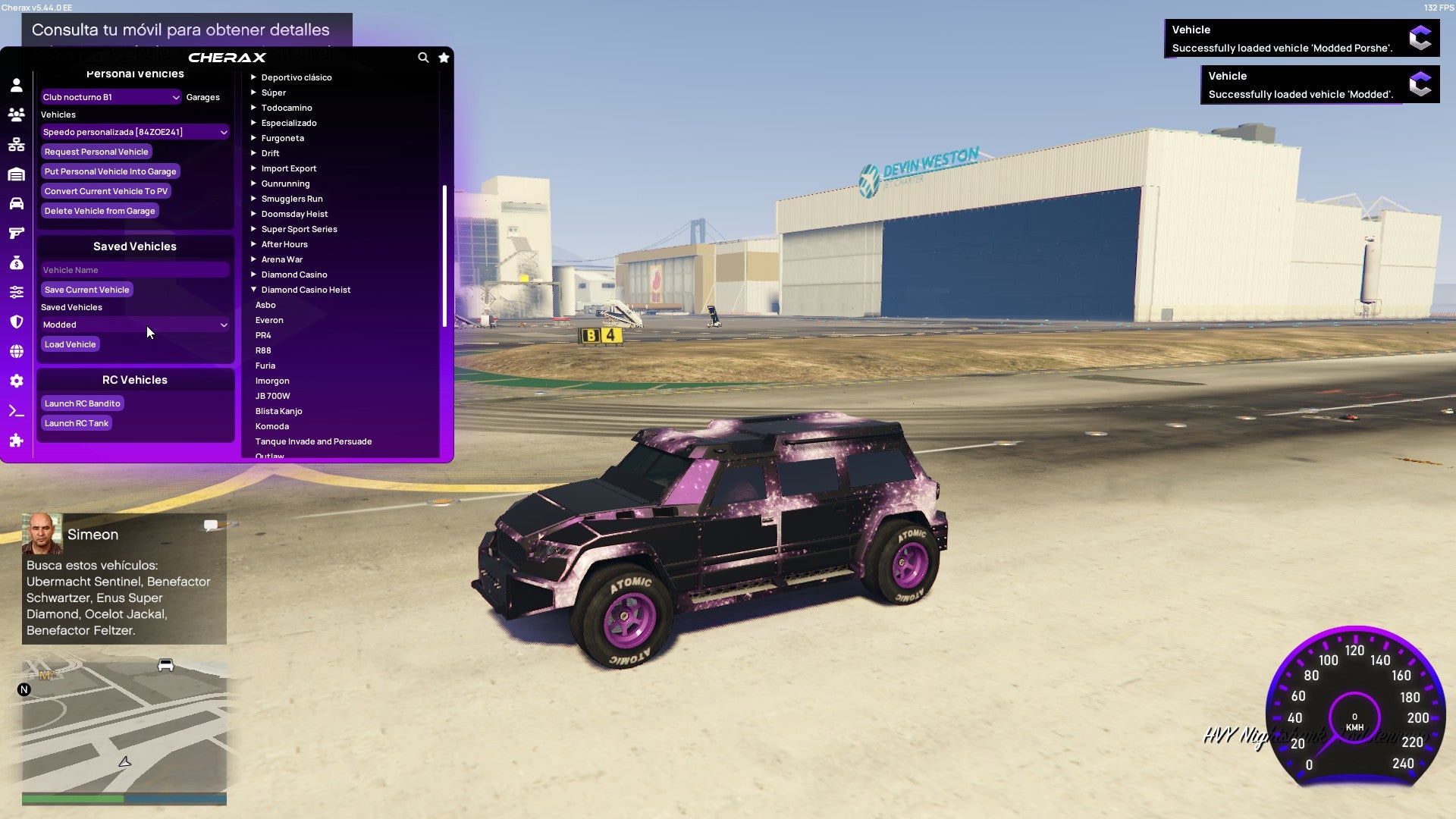This screenshot has height=819, width=1456.
Task: Click the car vehicle menu icon
Action: point(17,203)
